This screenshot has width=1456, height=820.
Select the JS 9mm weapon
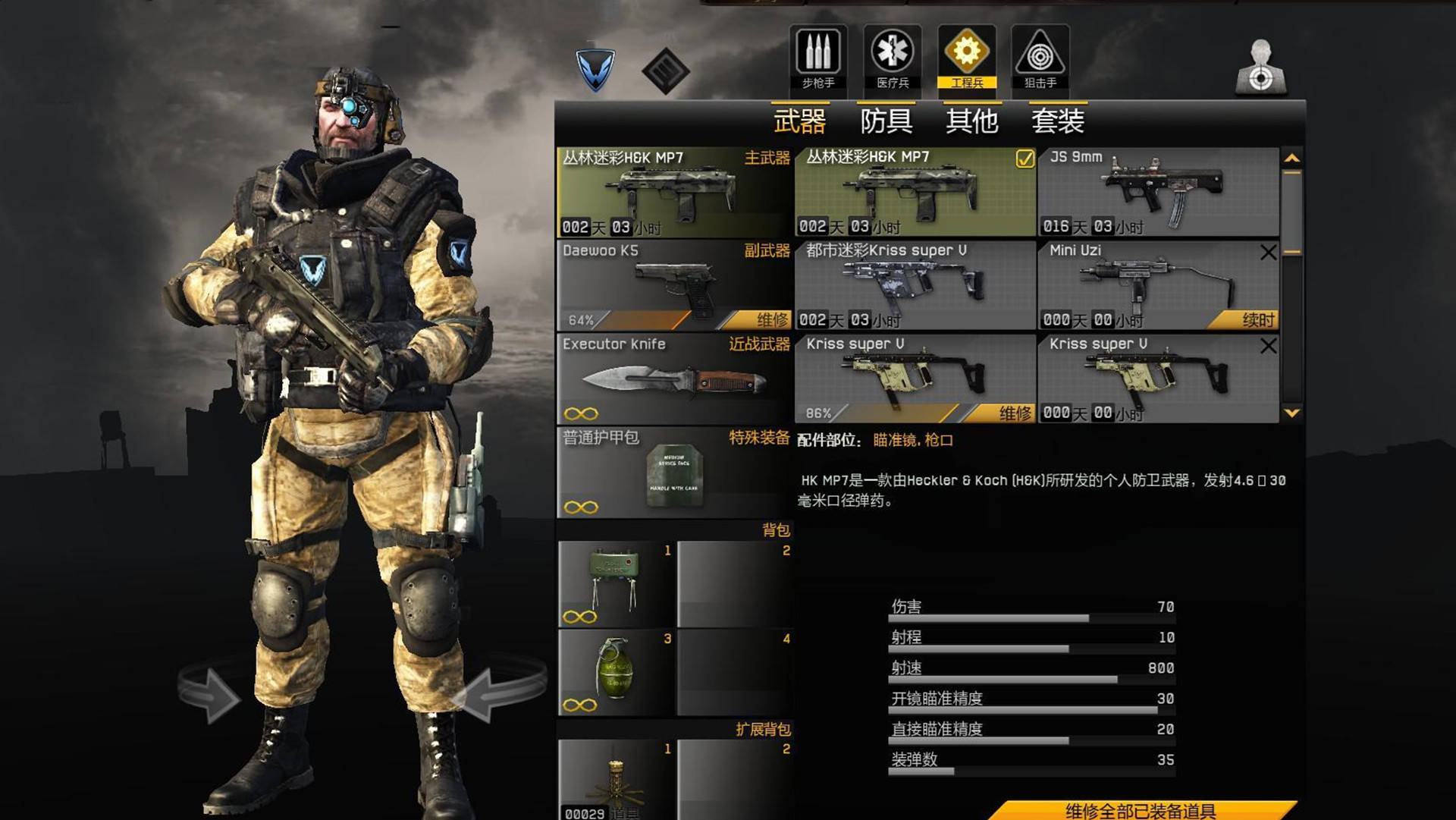coord(1157,192)
